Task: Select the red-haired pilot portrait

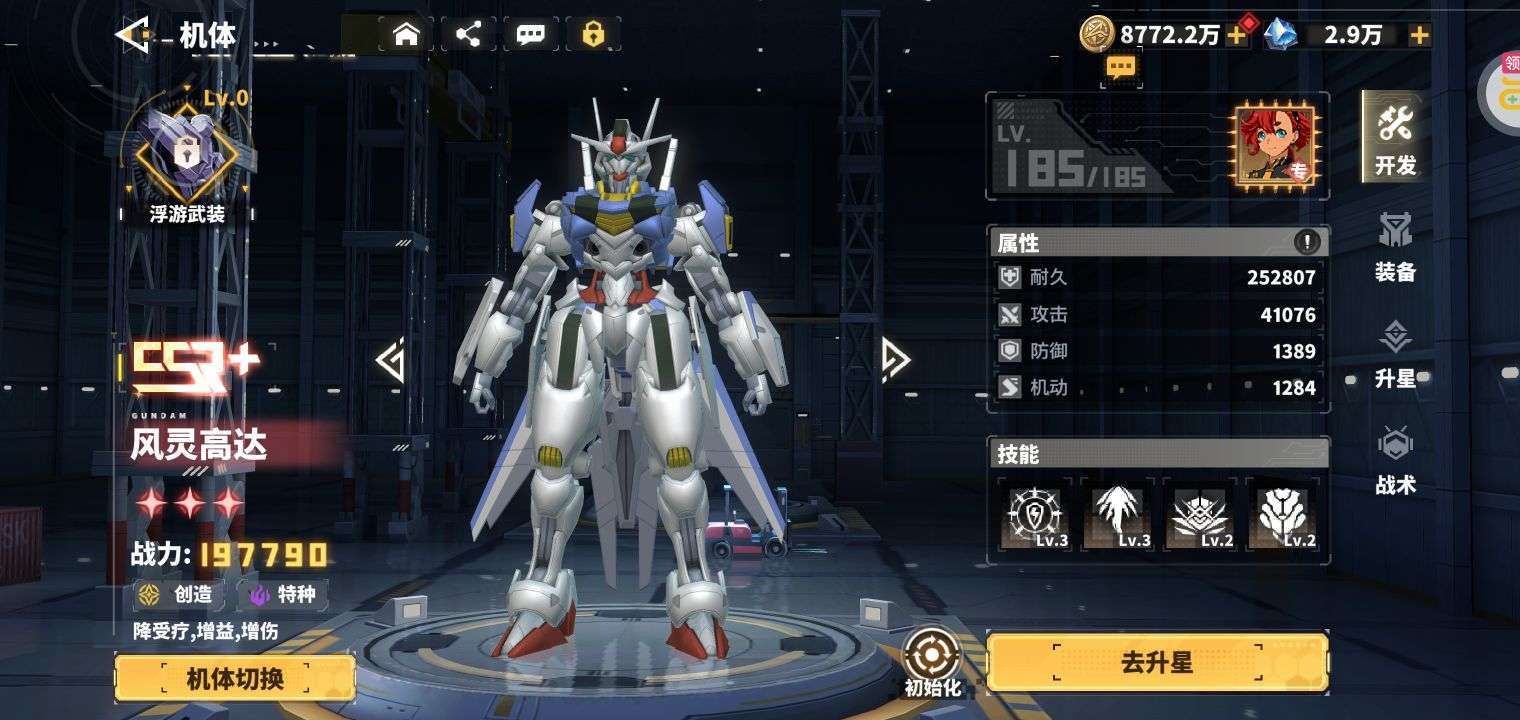Action: (1273, 145)
